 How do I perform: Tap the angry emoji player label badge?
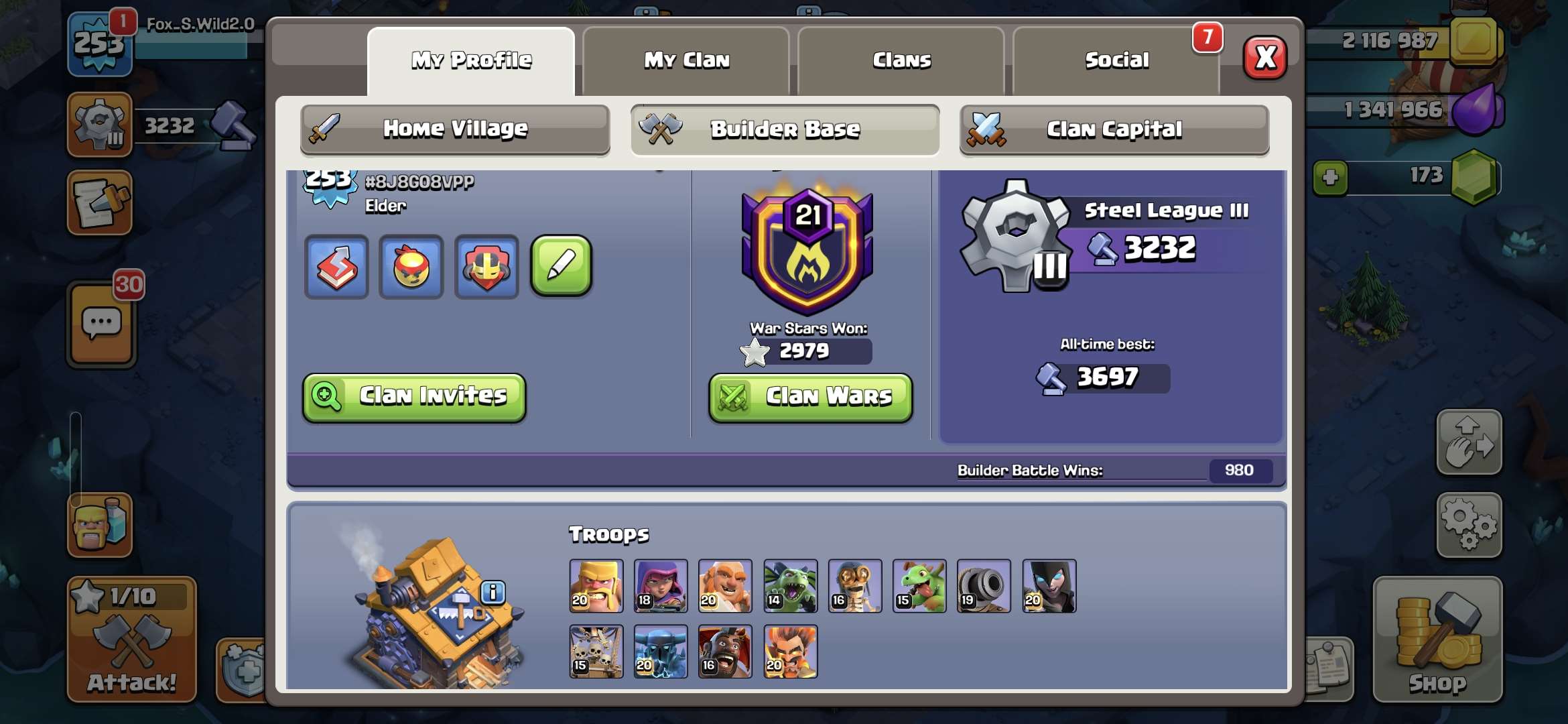coord(411,267)
